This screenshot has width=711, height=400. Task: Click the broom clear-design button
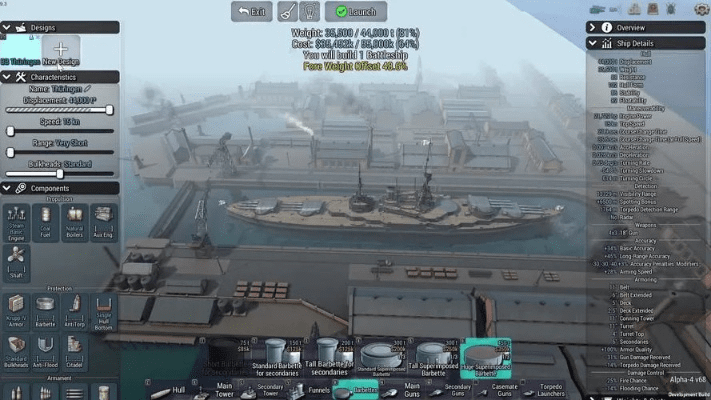[x=287, y=12]
